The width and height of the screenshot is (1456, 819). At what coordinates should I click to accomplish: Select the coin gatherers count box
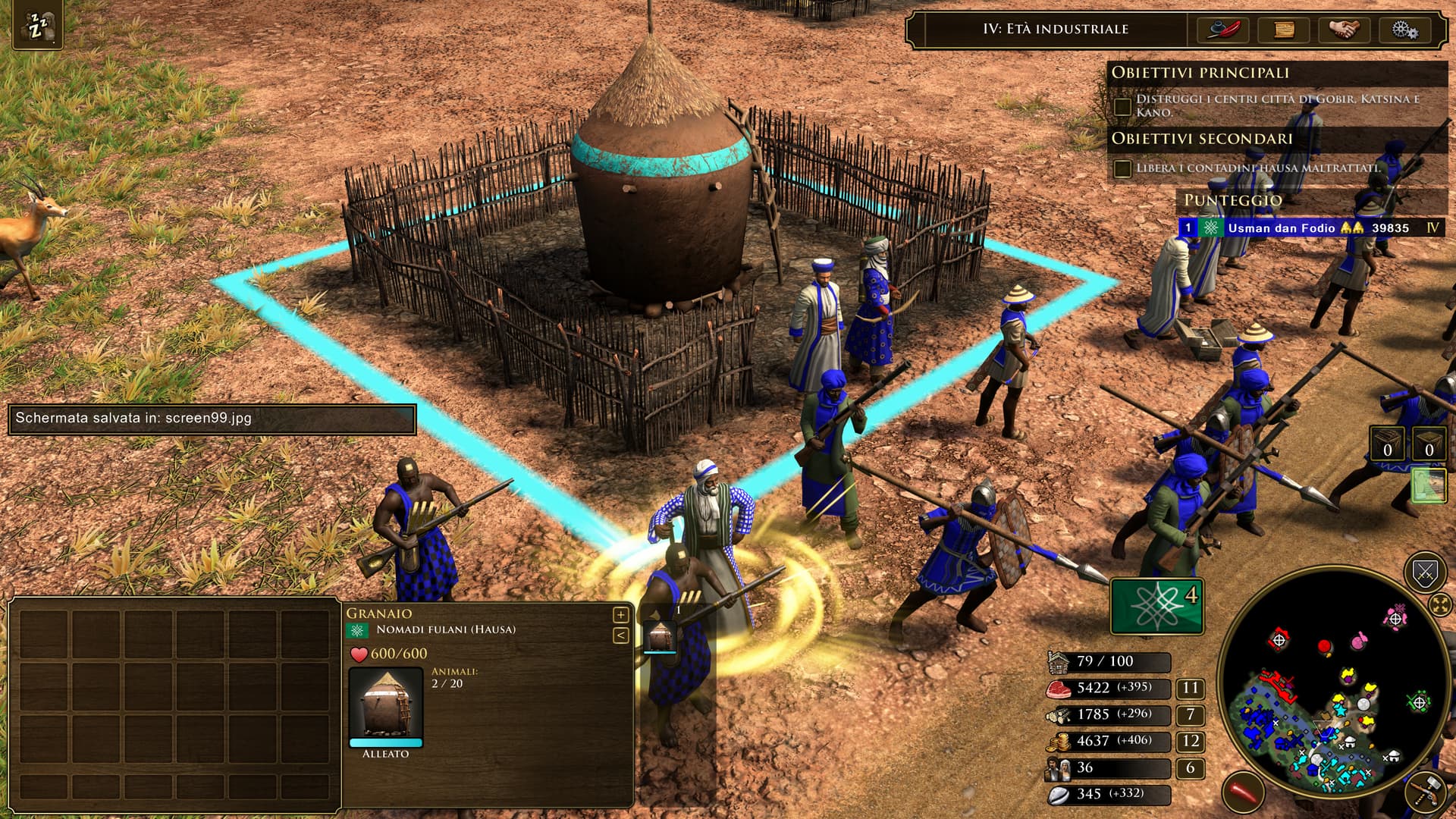(x=1190, y=741)
